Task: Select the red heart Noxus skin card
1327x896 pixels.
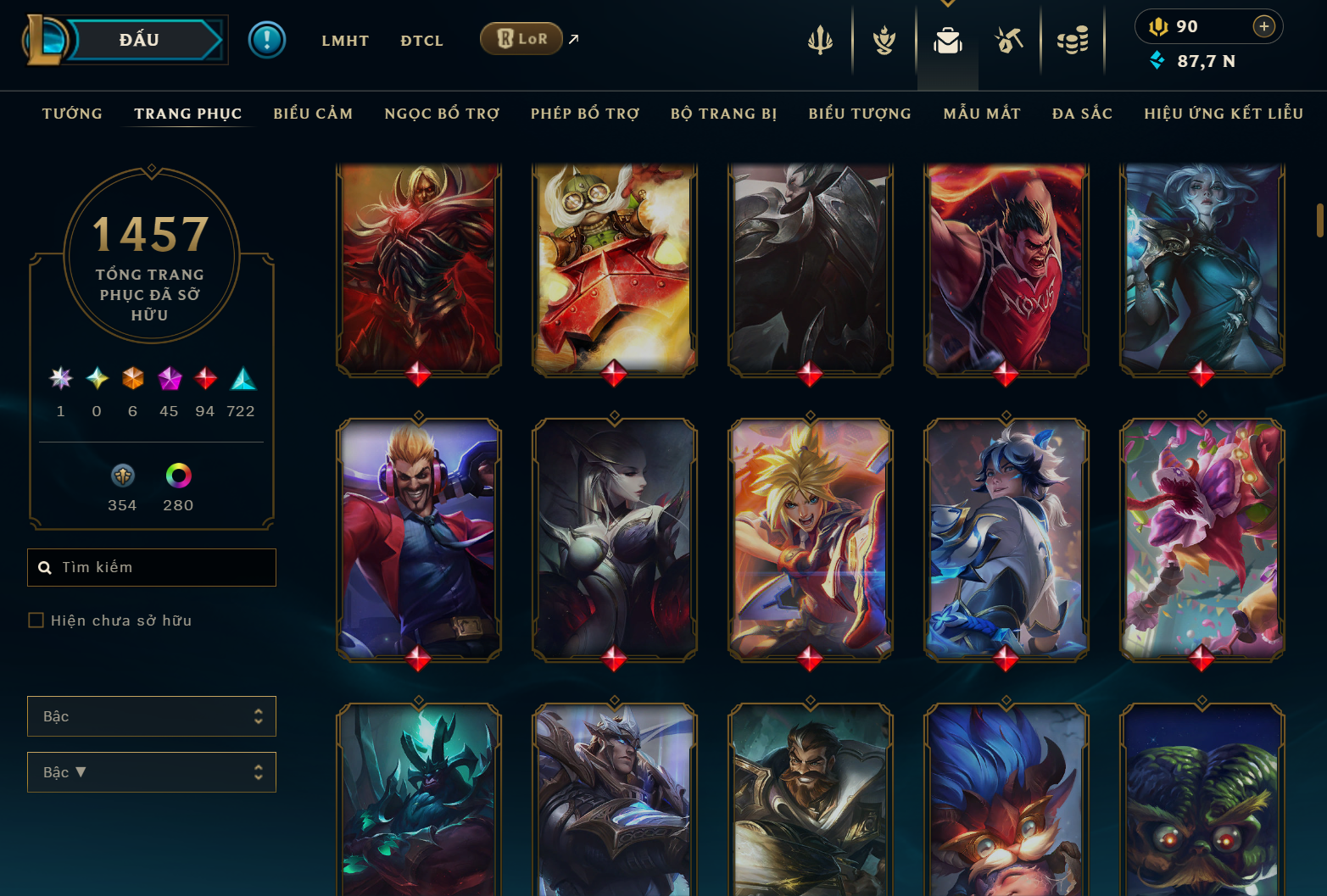Action: point(1006,268)
